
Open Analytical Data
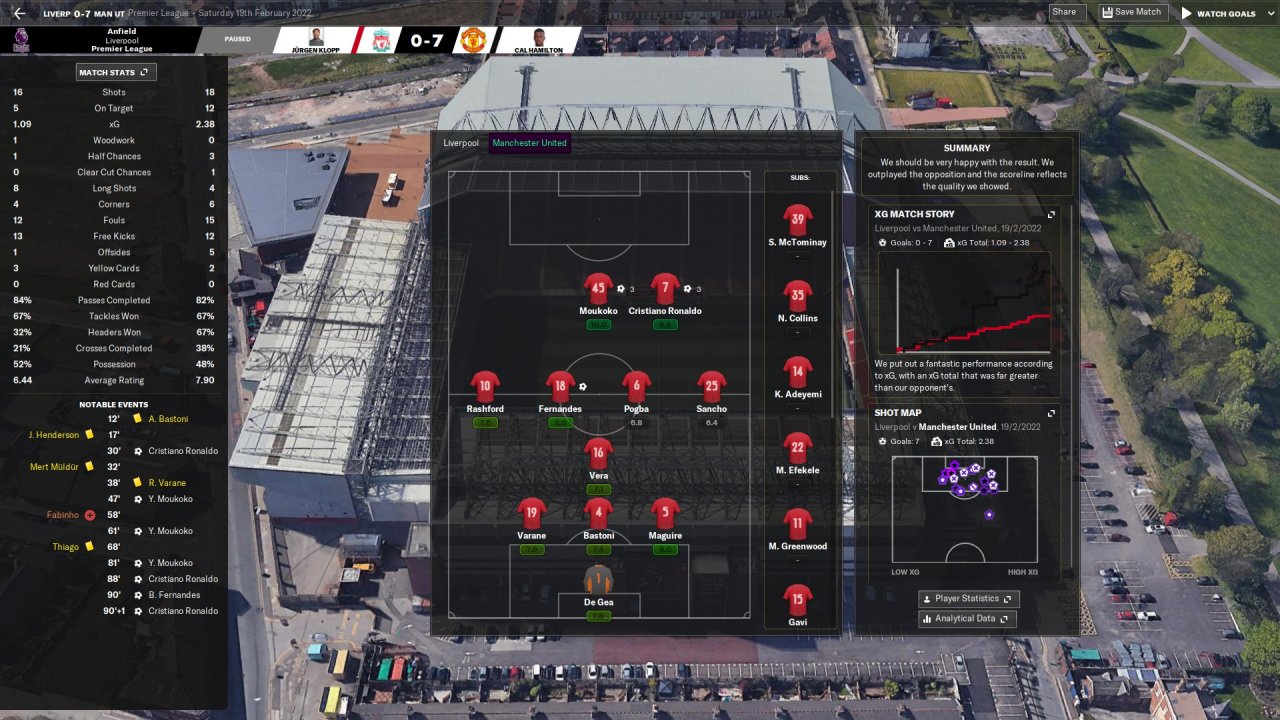[x=968, y=619]
